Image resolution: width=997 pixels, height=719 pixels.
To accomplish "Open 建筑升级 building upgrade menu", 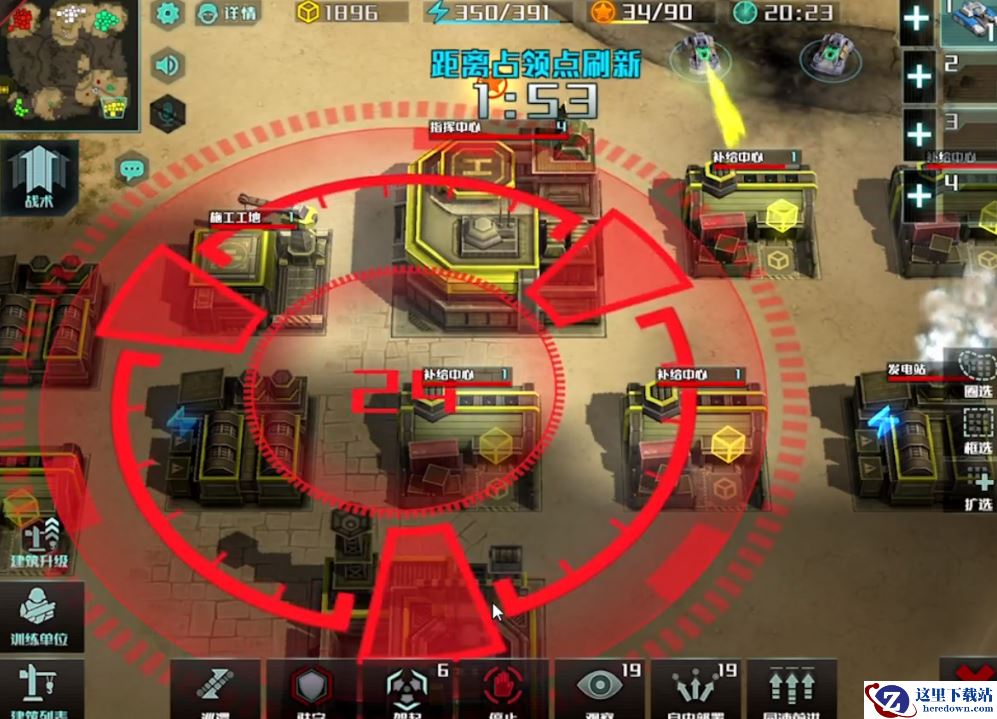I will click(x=40, y=545).
